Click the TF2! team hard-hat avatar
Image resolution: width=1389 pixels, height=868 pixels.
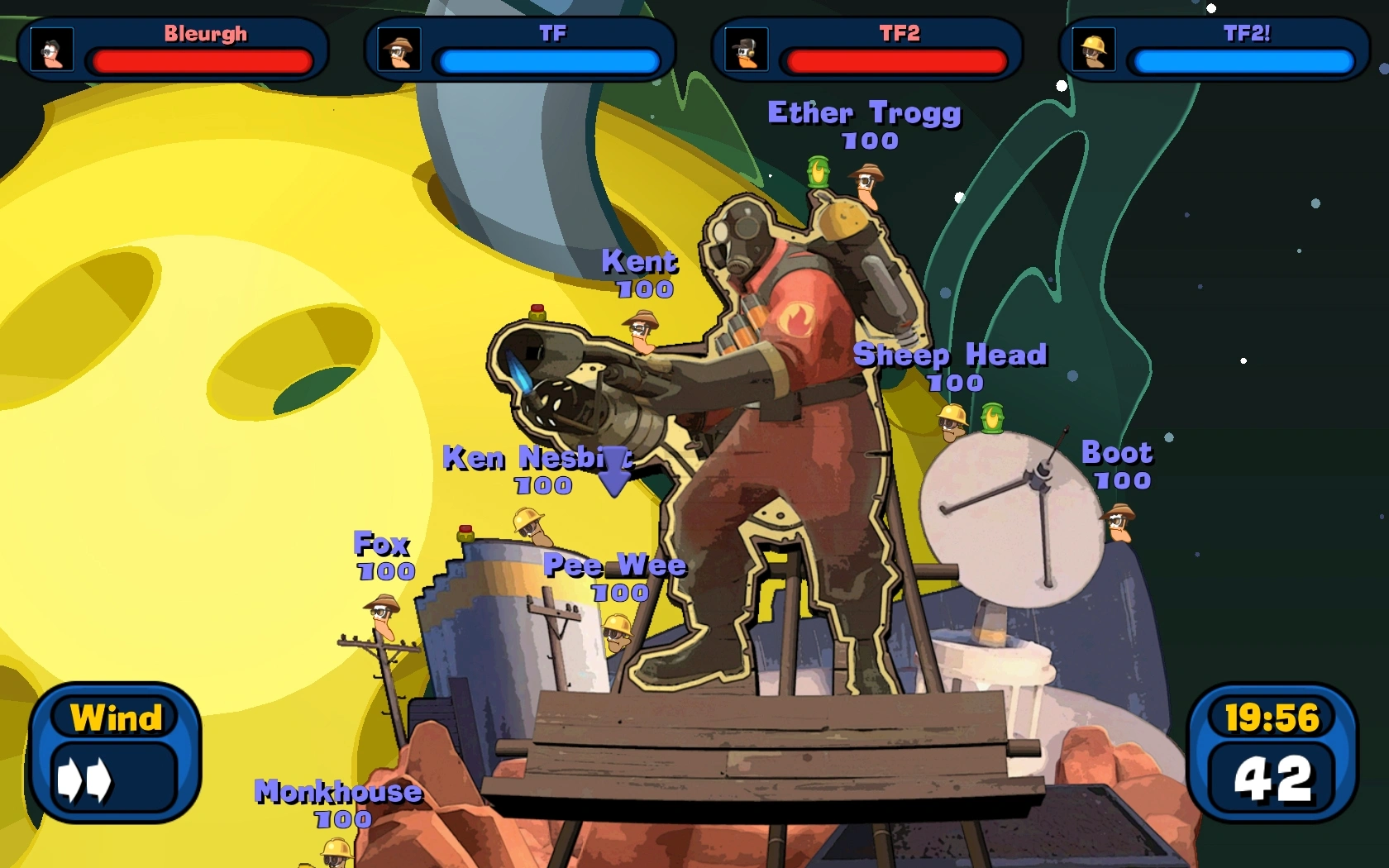[x=1093, y=50]
